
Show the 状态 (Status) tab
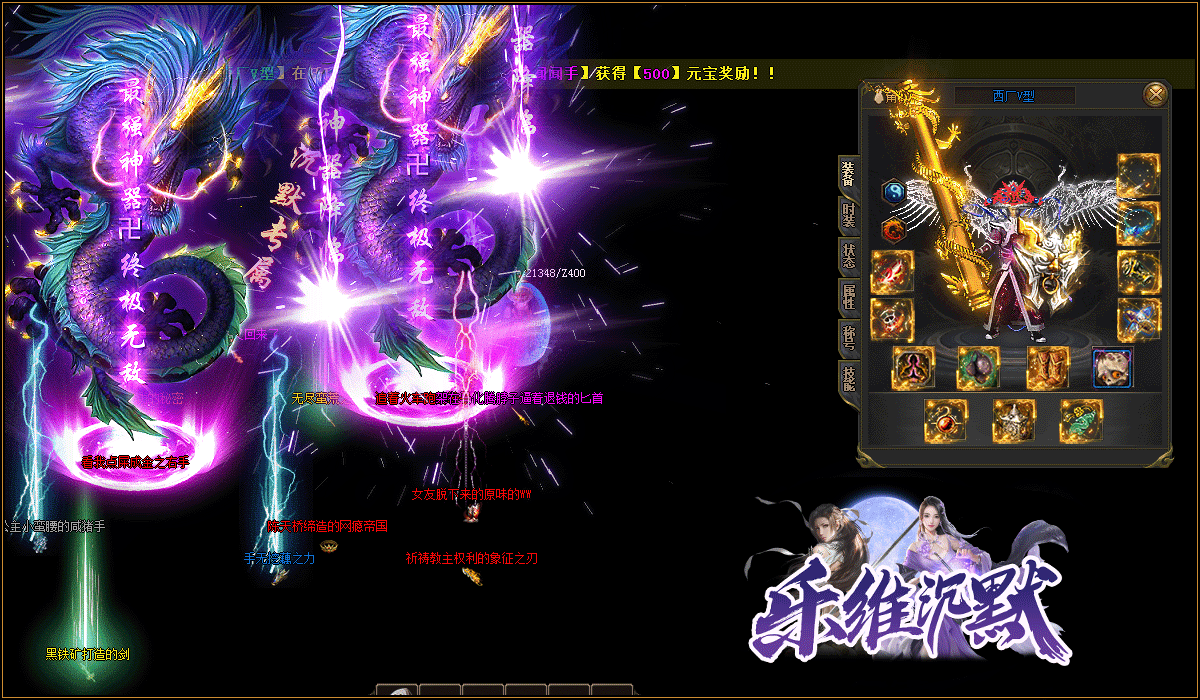pos(848,257)
